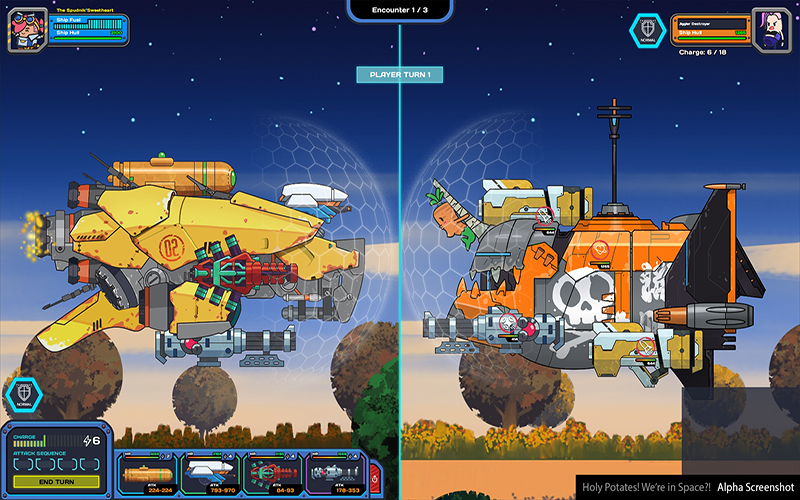This screenshot has width=800, height=500.
Task: Inspect the enemy's Normal shield hexagon icon
Action: [x=647, y=30]
